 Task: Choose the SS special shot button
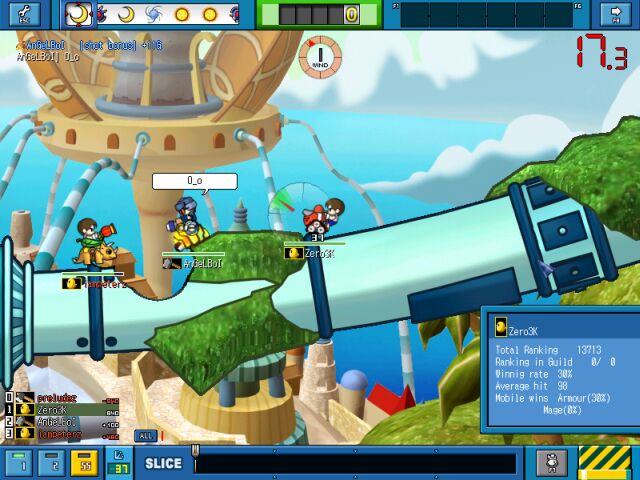[x=86, y=463]
